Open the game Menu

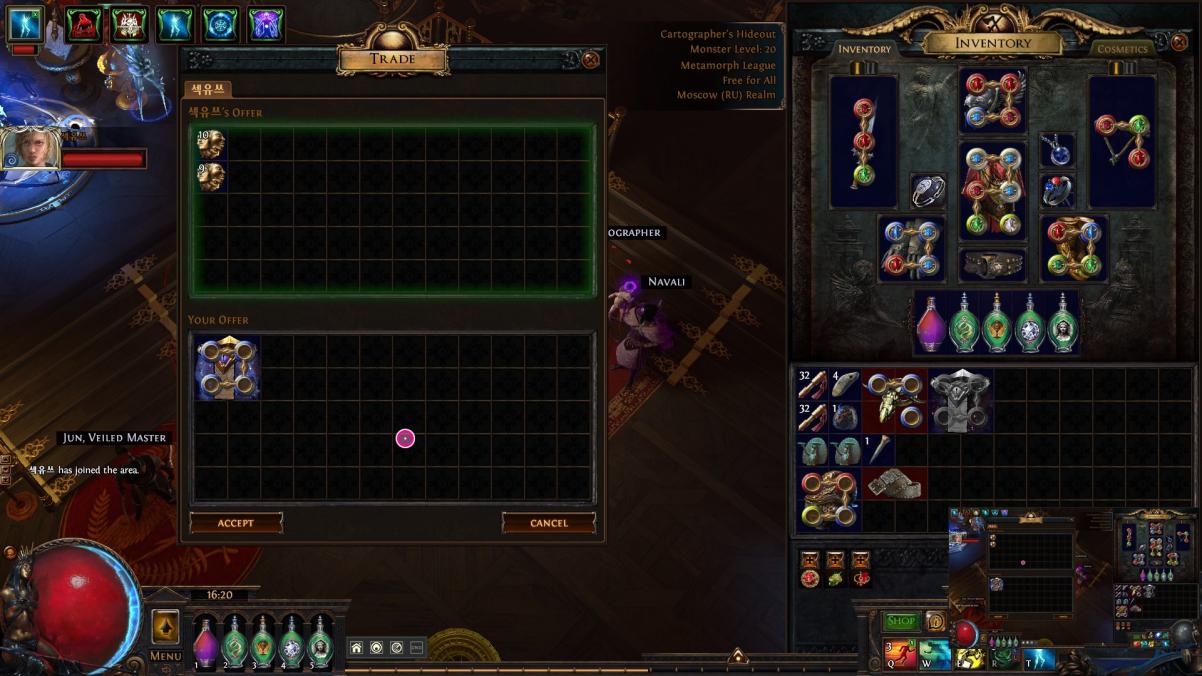(x=165, y=656)
